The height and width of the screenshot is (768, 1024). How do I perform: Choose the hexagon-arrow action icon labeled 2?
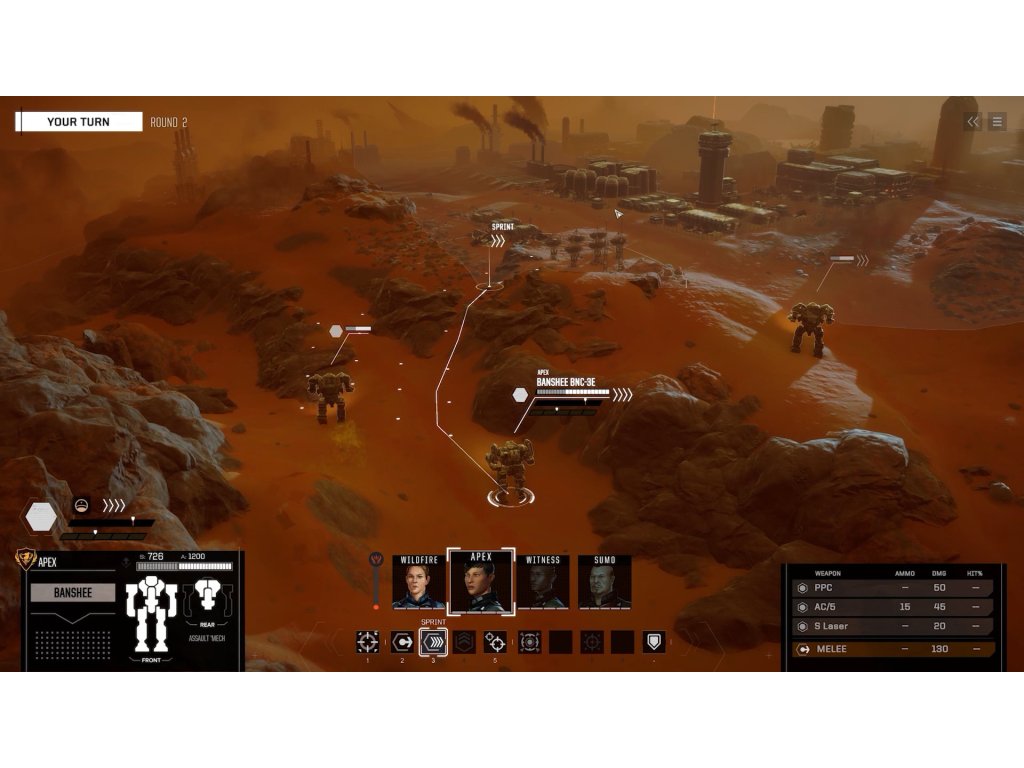(401, 642)
